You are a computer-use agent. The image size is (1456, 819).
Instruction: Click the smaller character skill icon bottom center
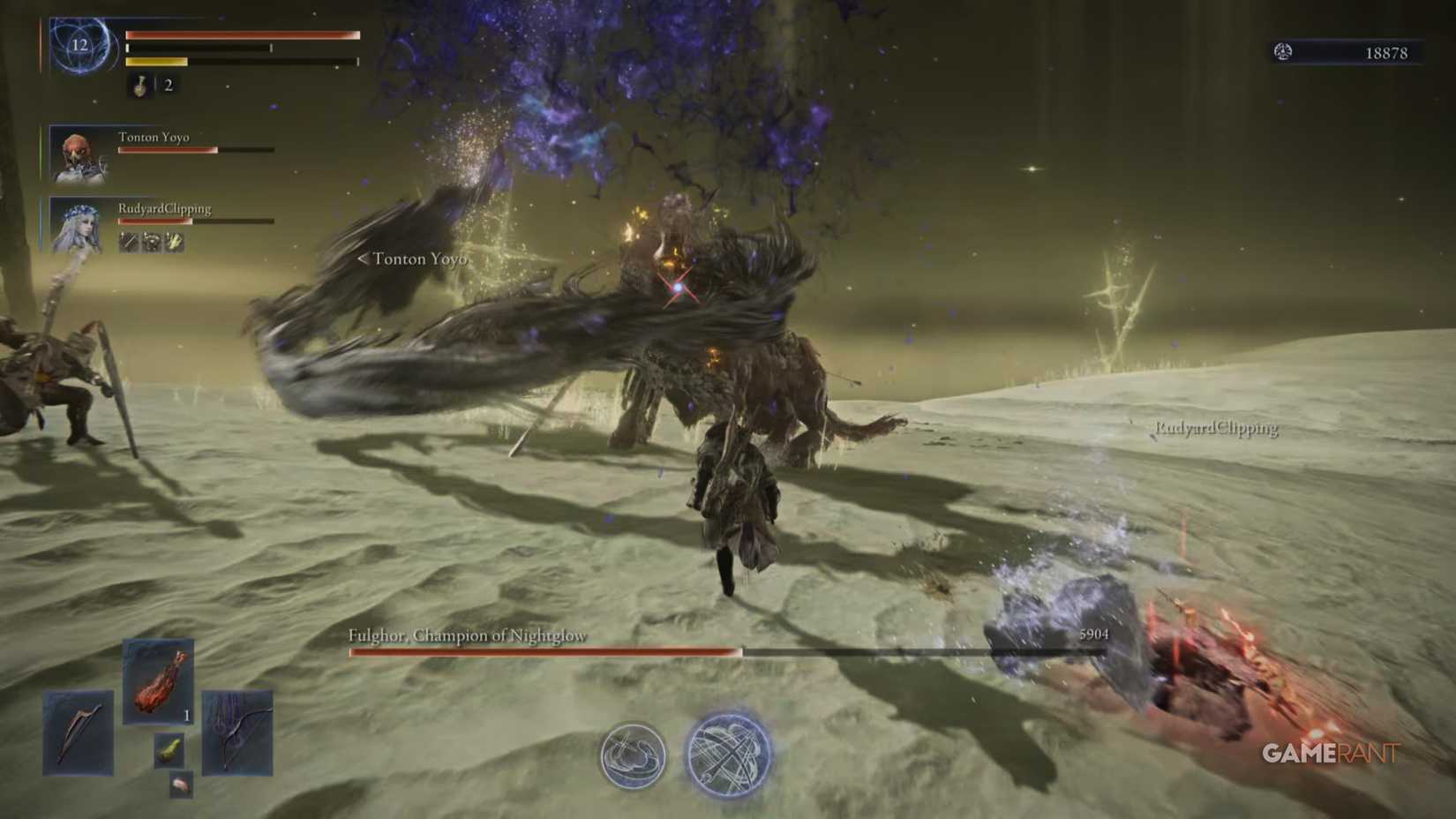click(632, 757)
